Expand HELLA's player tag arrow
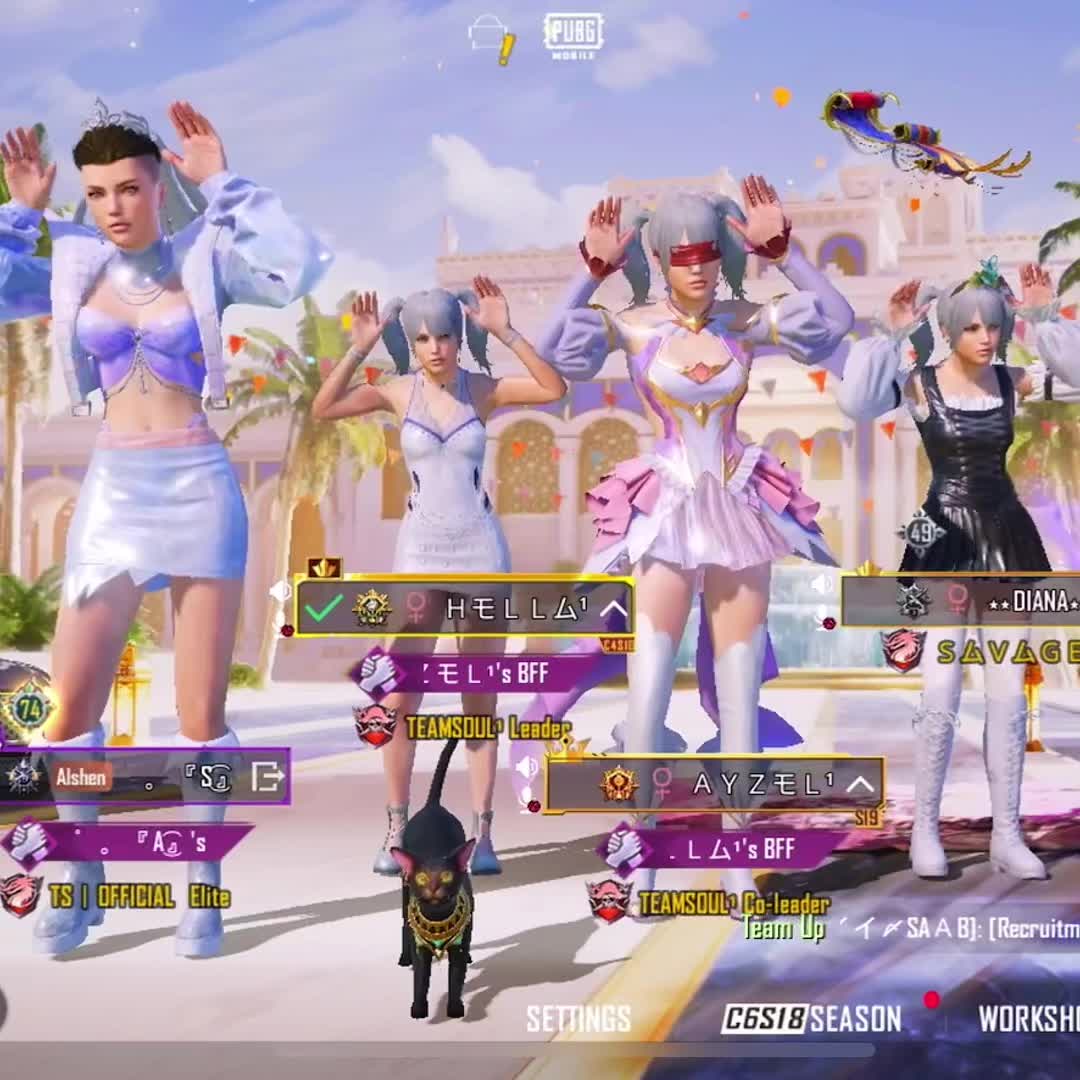1080x1080 pixels. [x=613, y=608]
